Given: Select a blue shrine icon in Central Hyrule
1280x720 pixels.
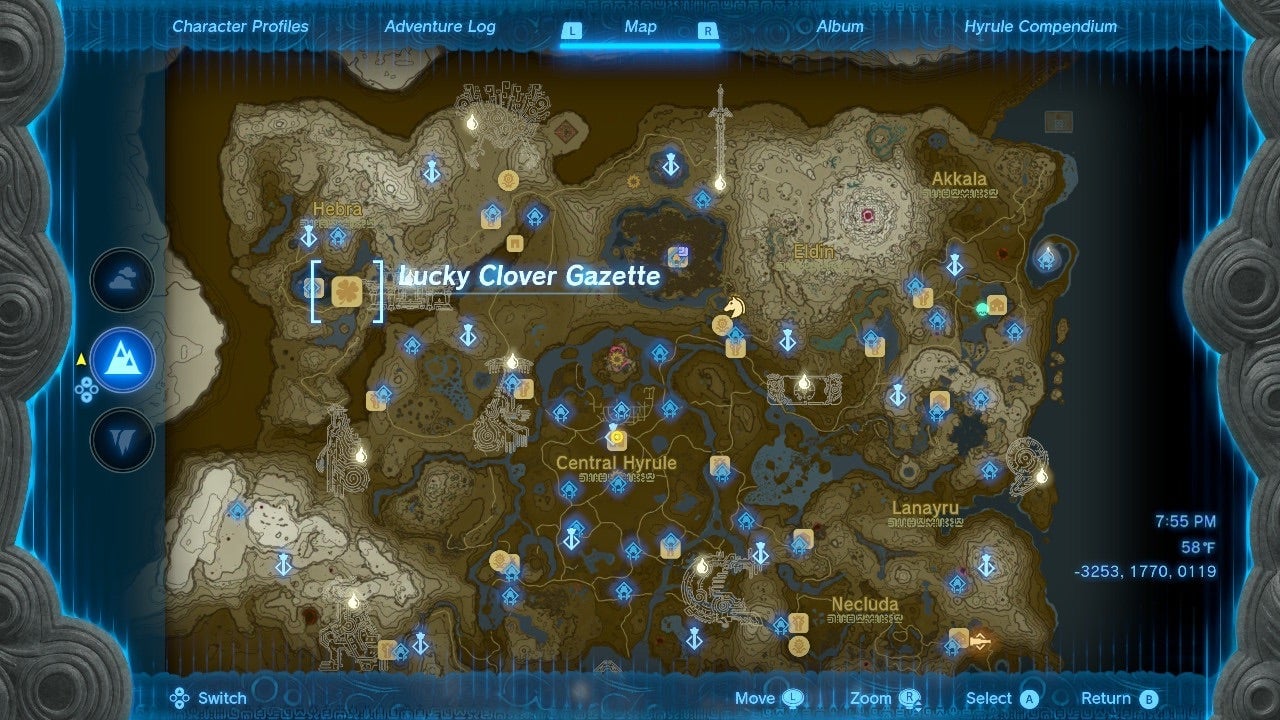Looking at the screenshot, I should point(620,412).
